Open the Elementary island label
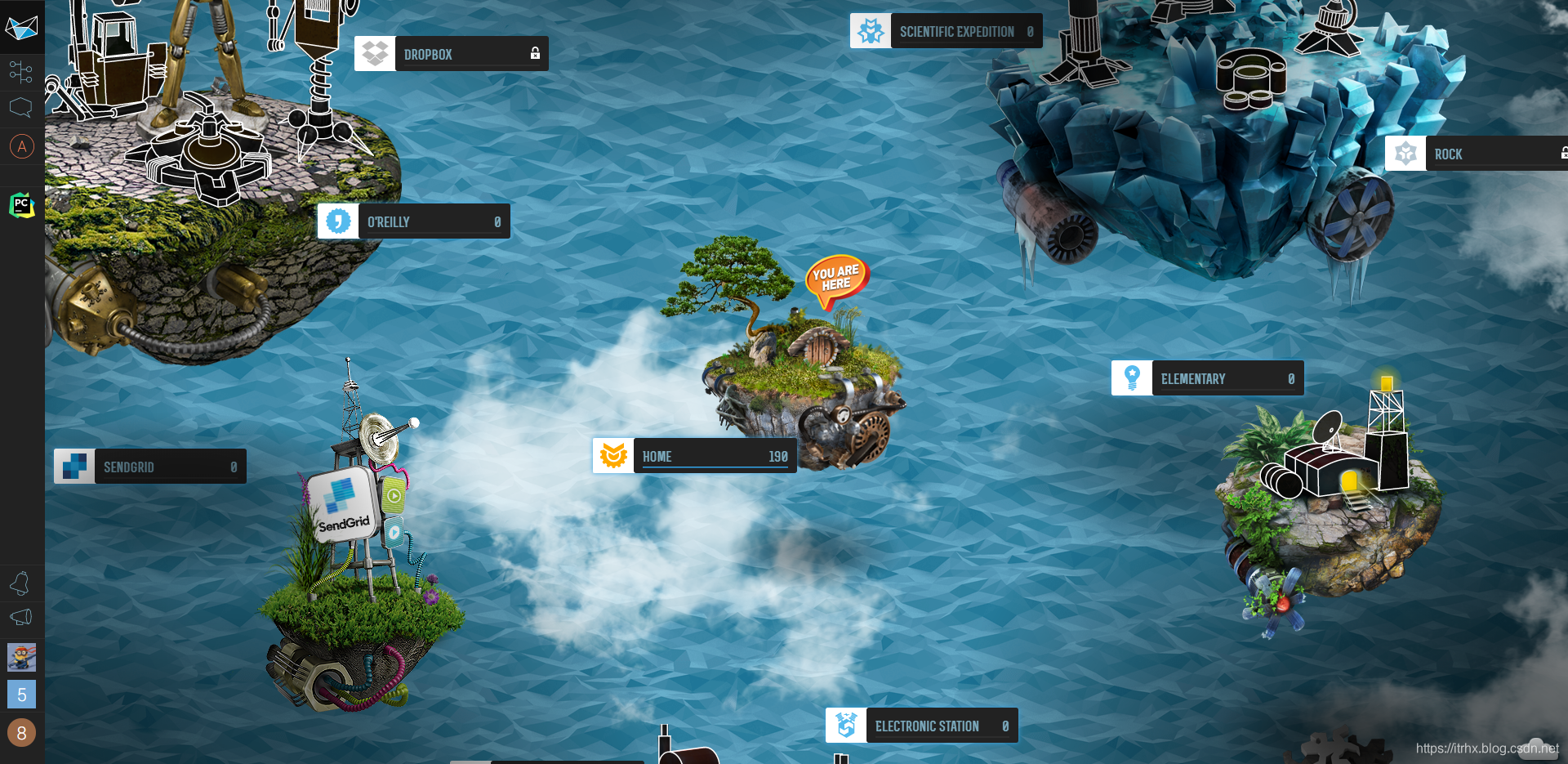Image resolution: width=1568 pixels, height=764 pixels. pyautogui.click(x=1208, y=378)
